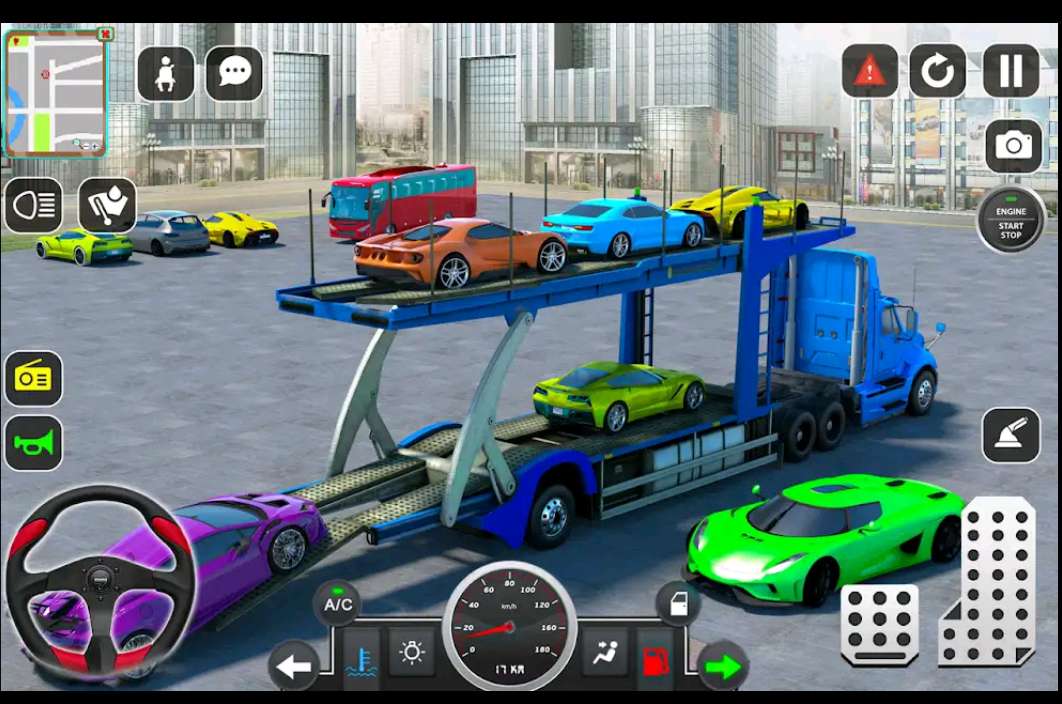Fasten the seatbelt icon button

(165, 73)
